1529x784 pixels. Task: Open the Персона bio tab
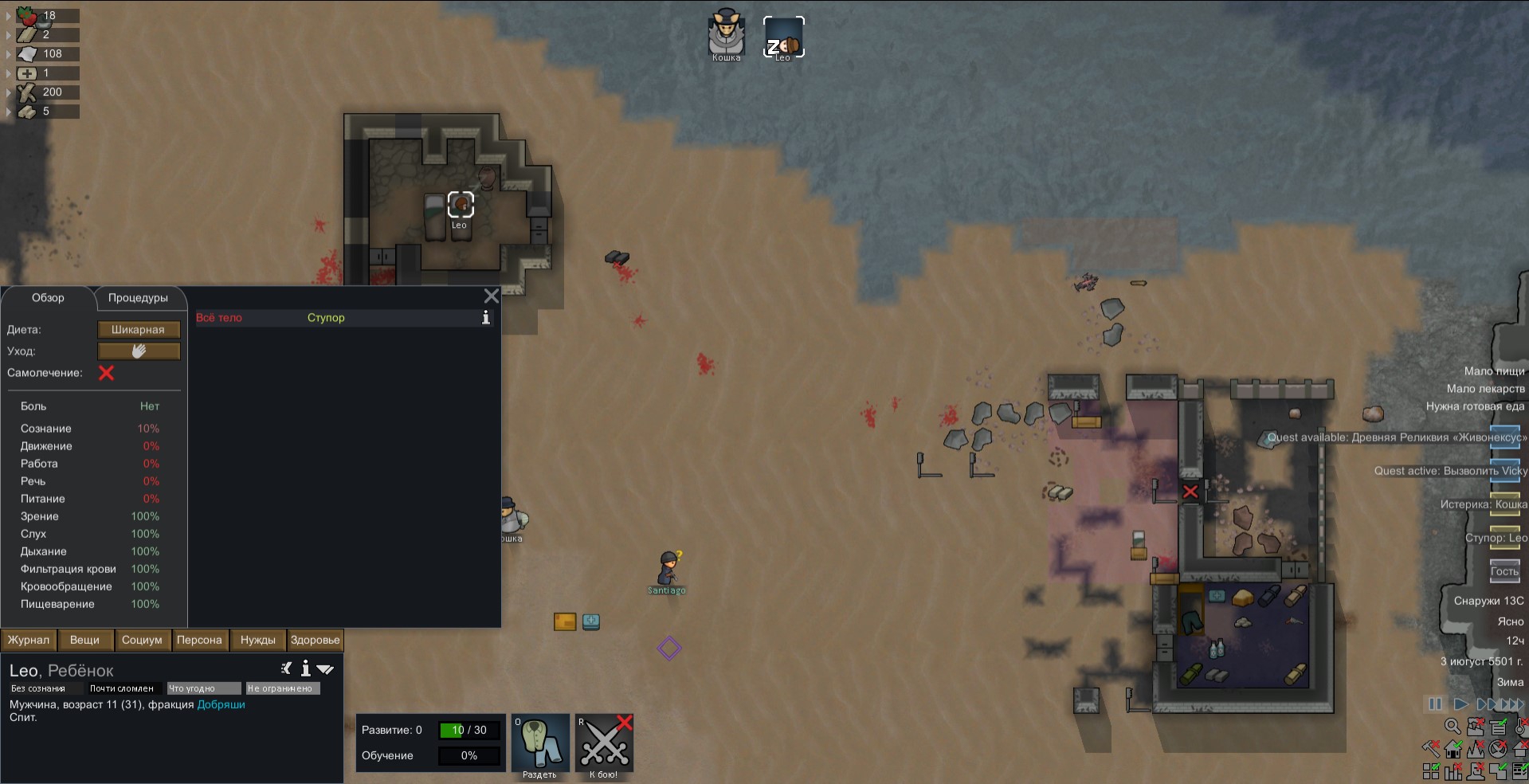tap(199, 640)
